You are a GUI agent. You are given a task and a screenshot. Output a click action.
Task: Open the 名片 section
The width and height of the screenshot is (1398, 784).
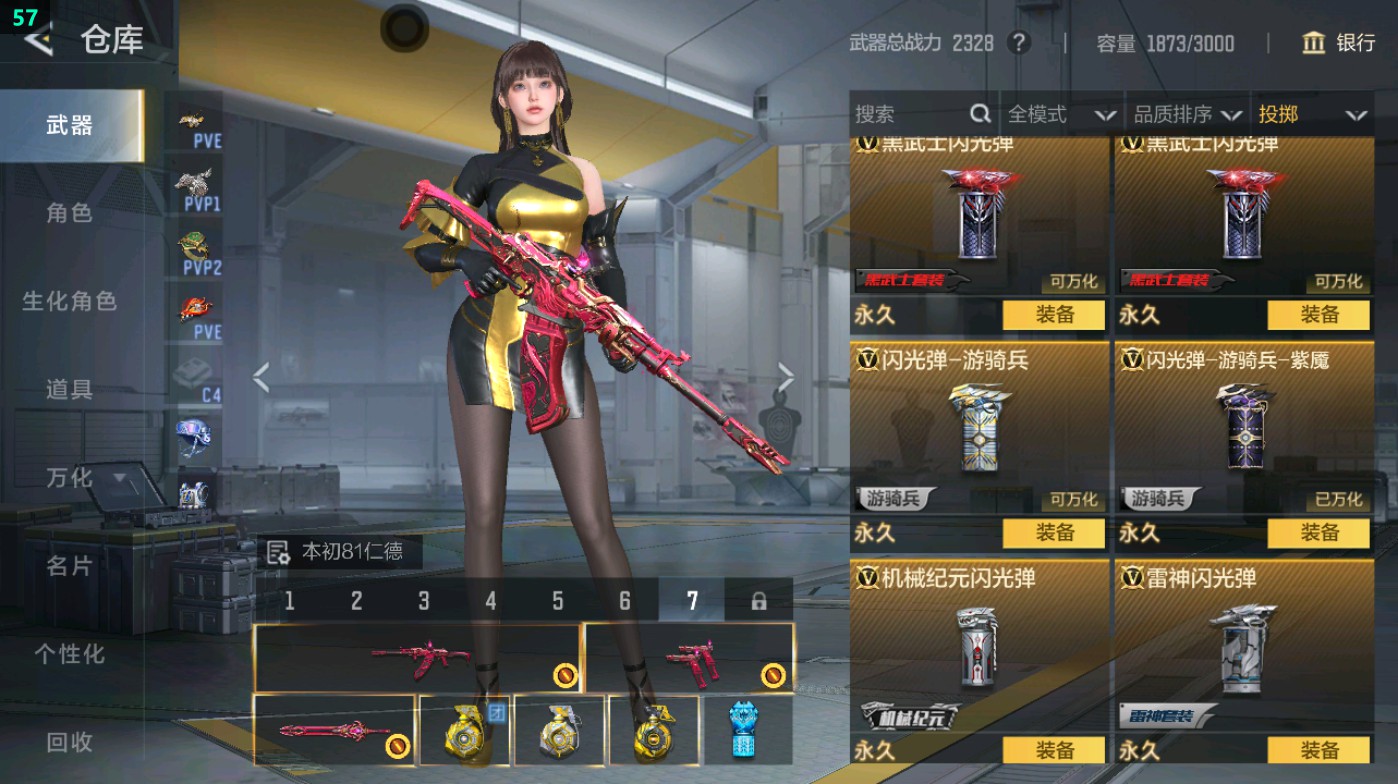69,566
